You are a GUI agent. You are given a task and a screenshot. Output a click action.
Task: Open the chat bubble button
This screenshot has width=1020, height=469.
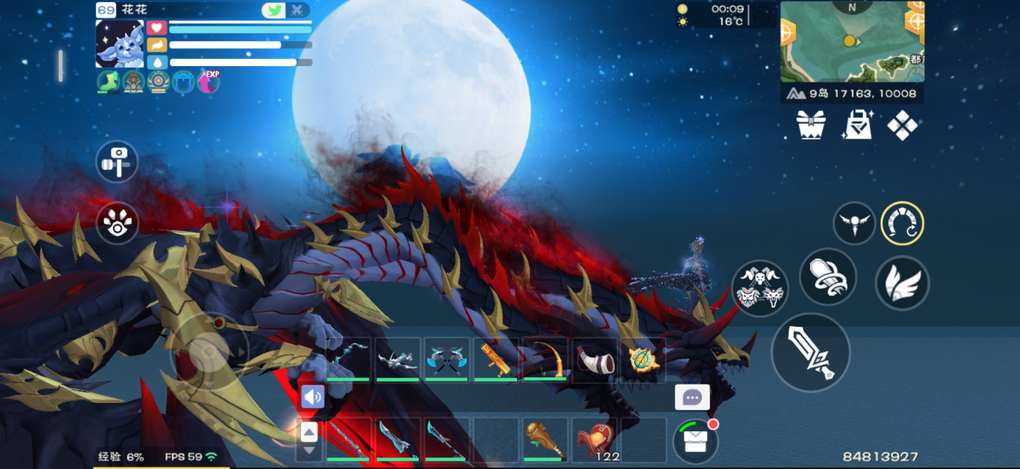tap(691, 397)
